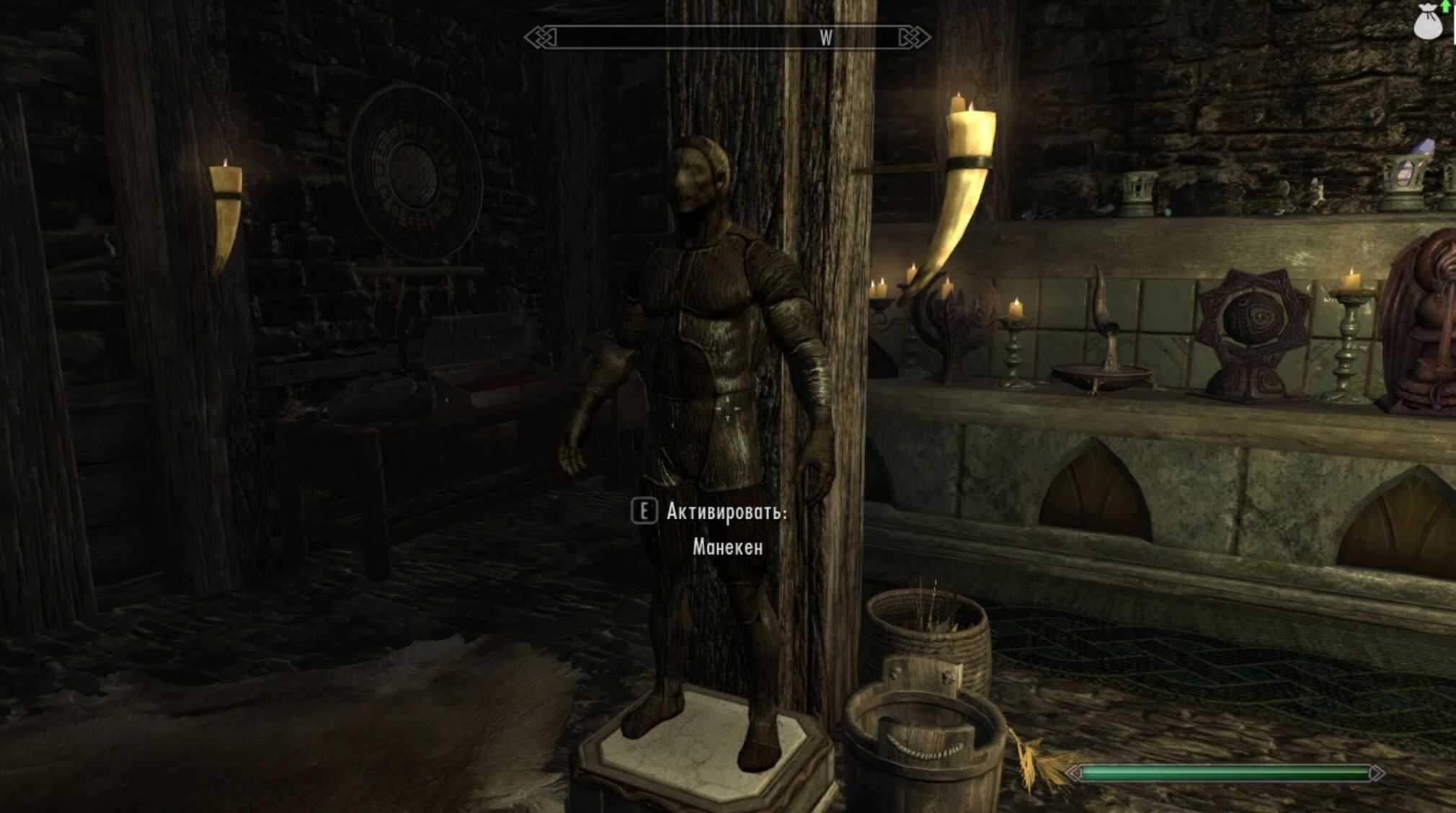Click the white loot bag icon

(x=1427, y=23)
